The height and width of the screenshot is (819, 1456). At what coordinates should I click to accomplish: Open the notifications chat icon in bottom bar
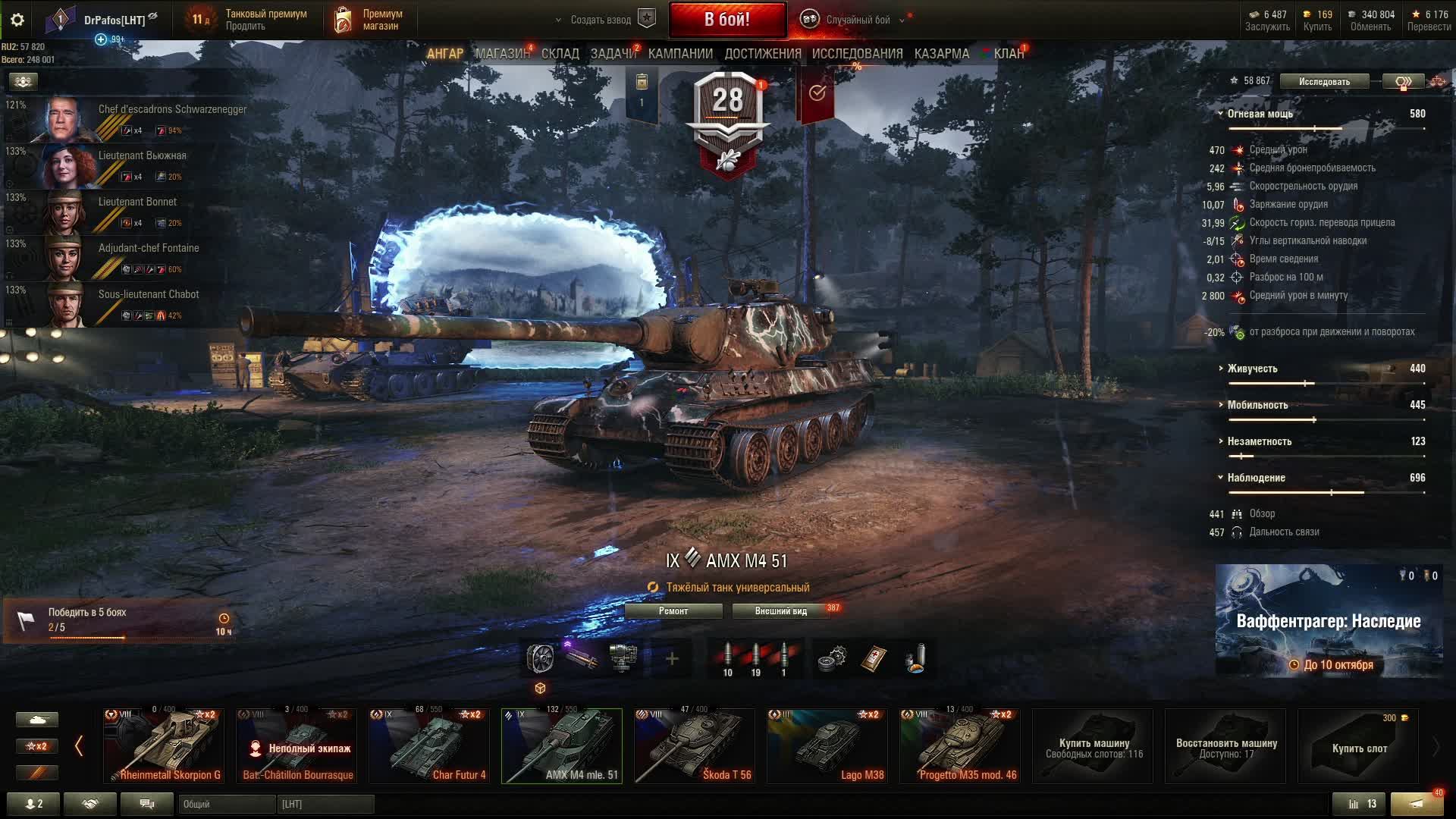click(146, 803)
